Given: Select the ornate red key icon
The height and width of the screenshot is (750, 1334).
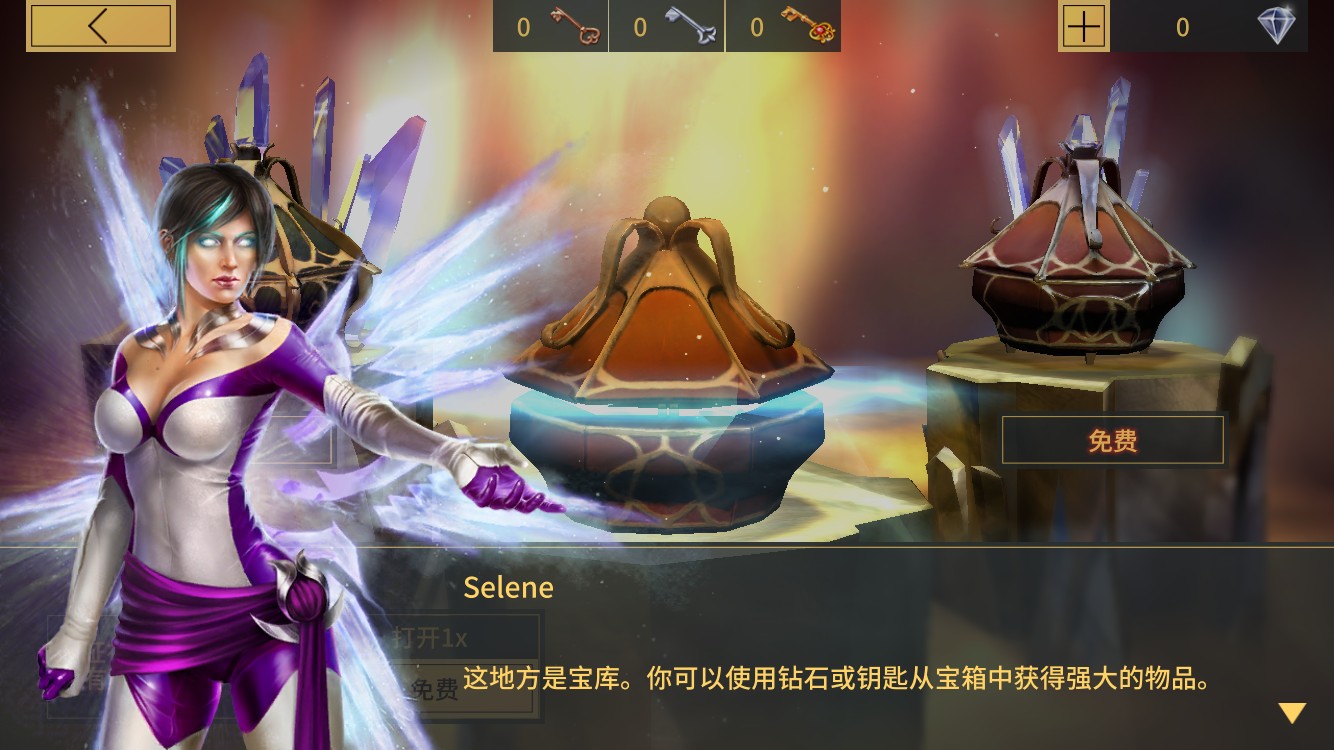Looking at the screenshot, I should pos(809,25).
